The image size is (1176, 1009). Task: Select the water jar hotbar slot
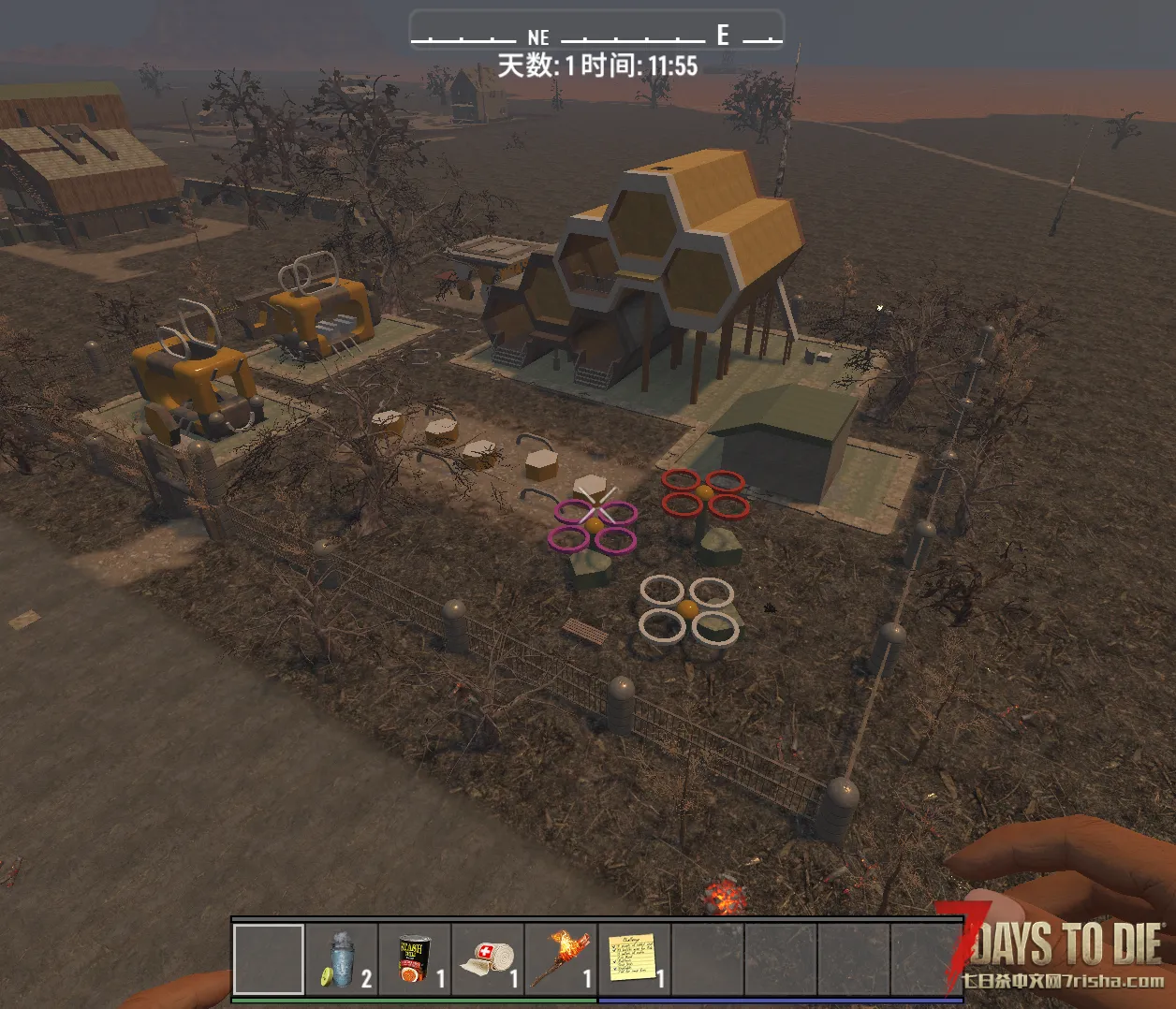342,958
